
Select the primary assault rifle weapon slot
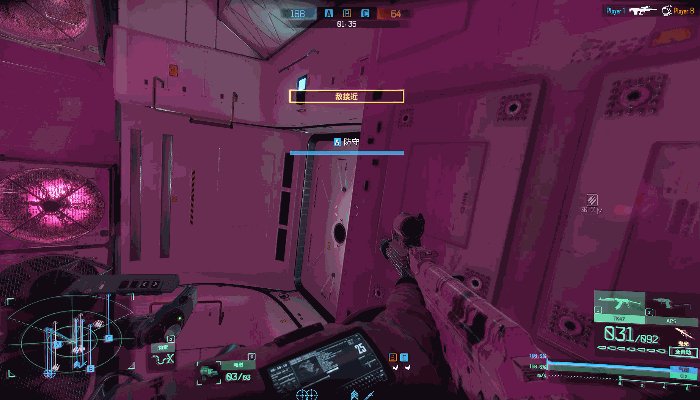tap(619, 305)
